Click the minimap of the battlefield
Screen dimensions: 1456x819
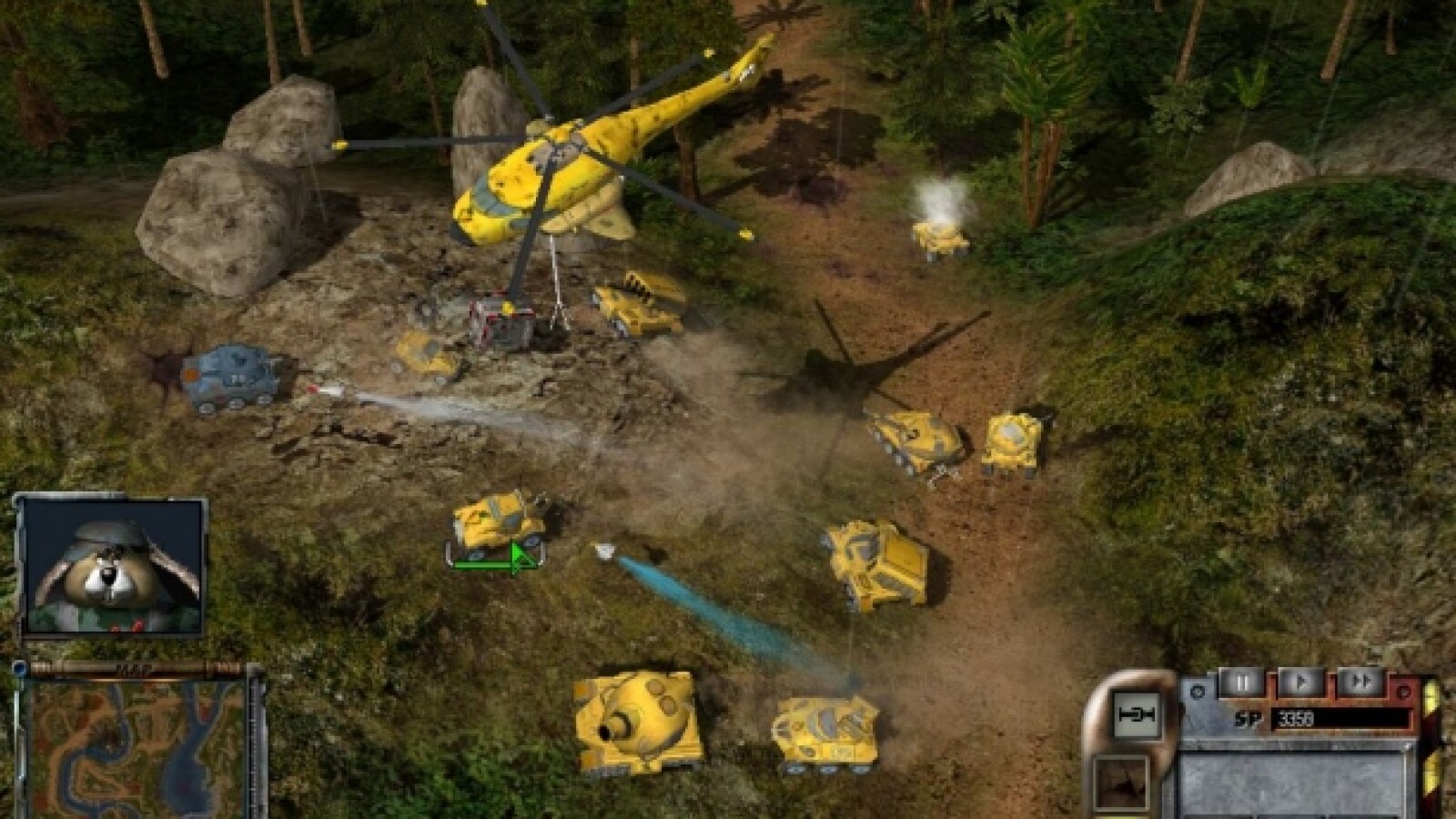pyautogui.click(x=136, y=748)
